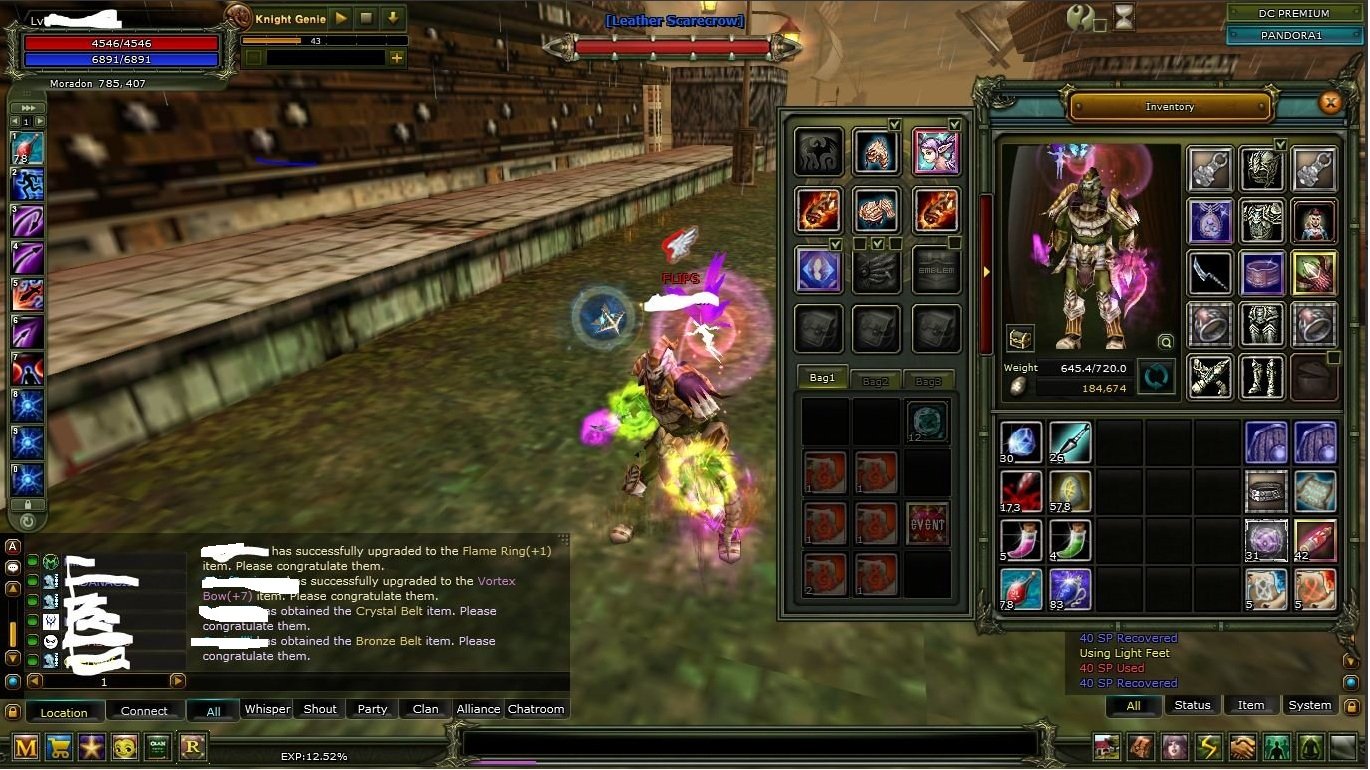
Task: Stop the Knight Genie
Action: pyautogui.click(x=367, y=18)
